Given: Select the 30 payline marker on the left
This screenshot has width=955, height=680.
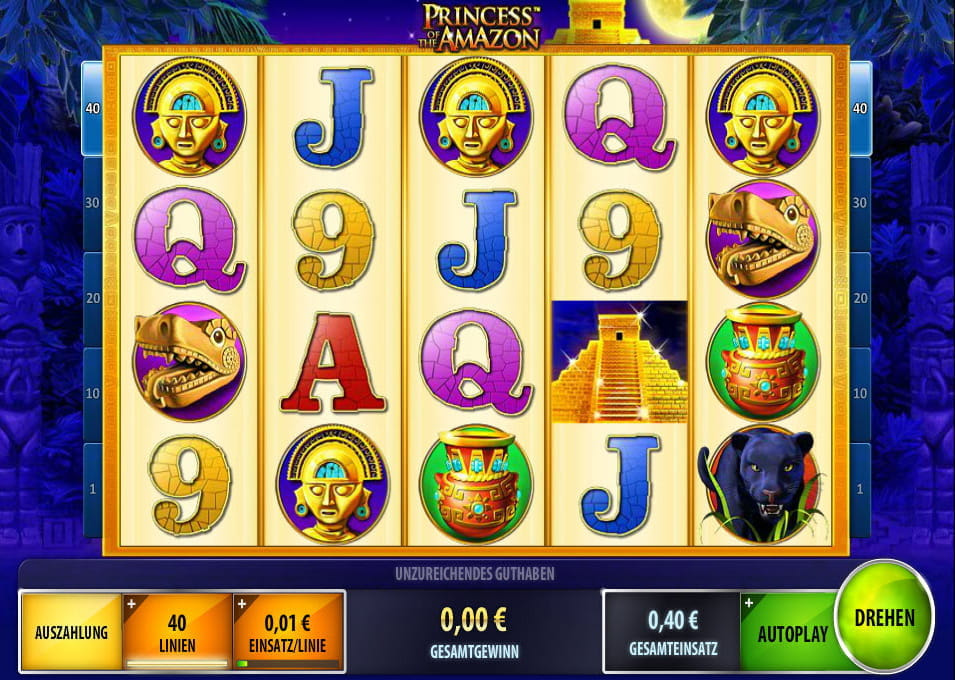Looking at the screenshot, I should click(x=92, y=203).
